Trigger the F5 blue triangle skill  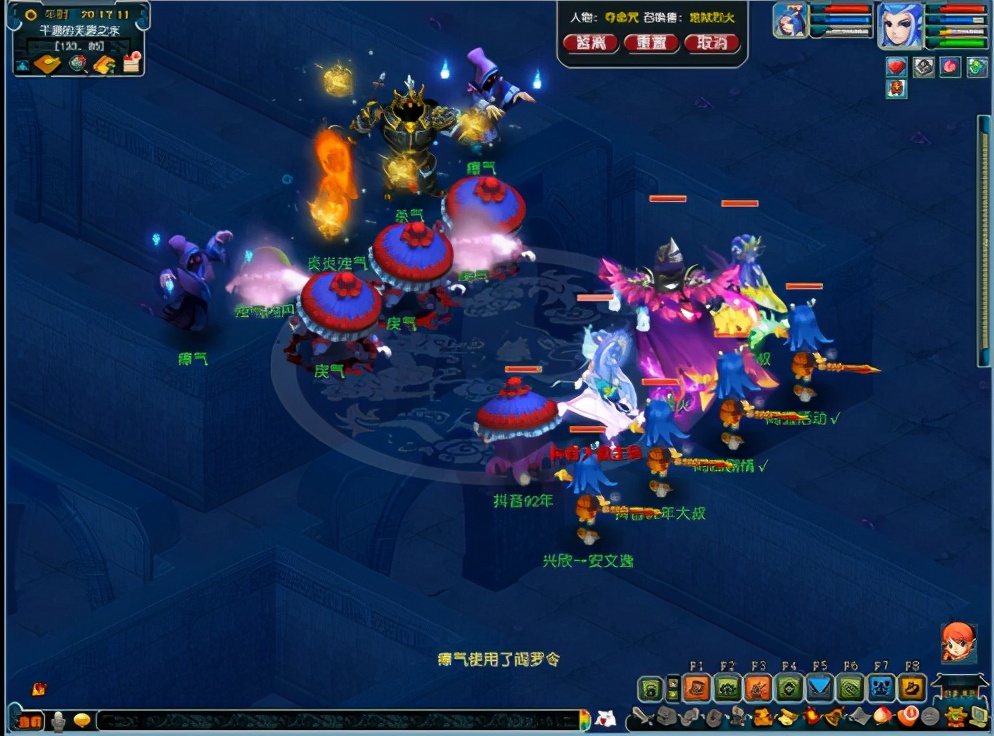pos(820,688)
